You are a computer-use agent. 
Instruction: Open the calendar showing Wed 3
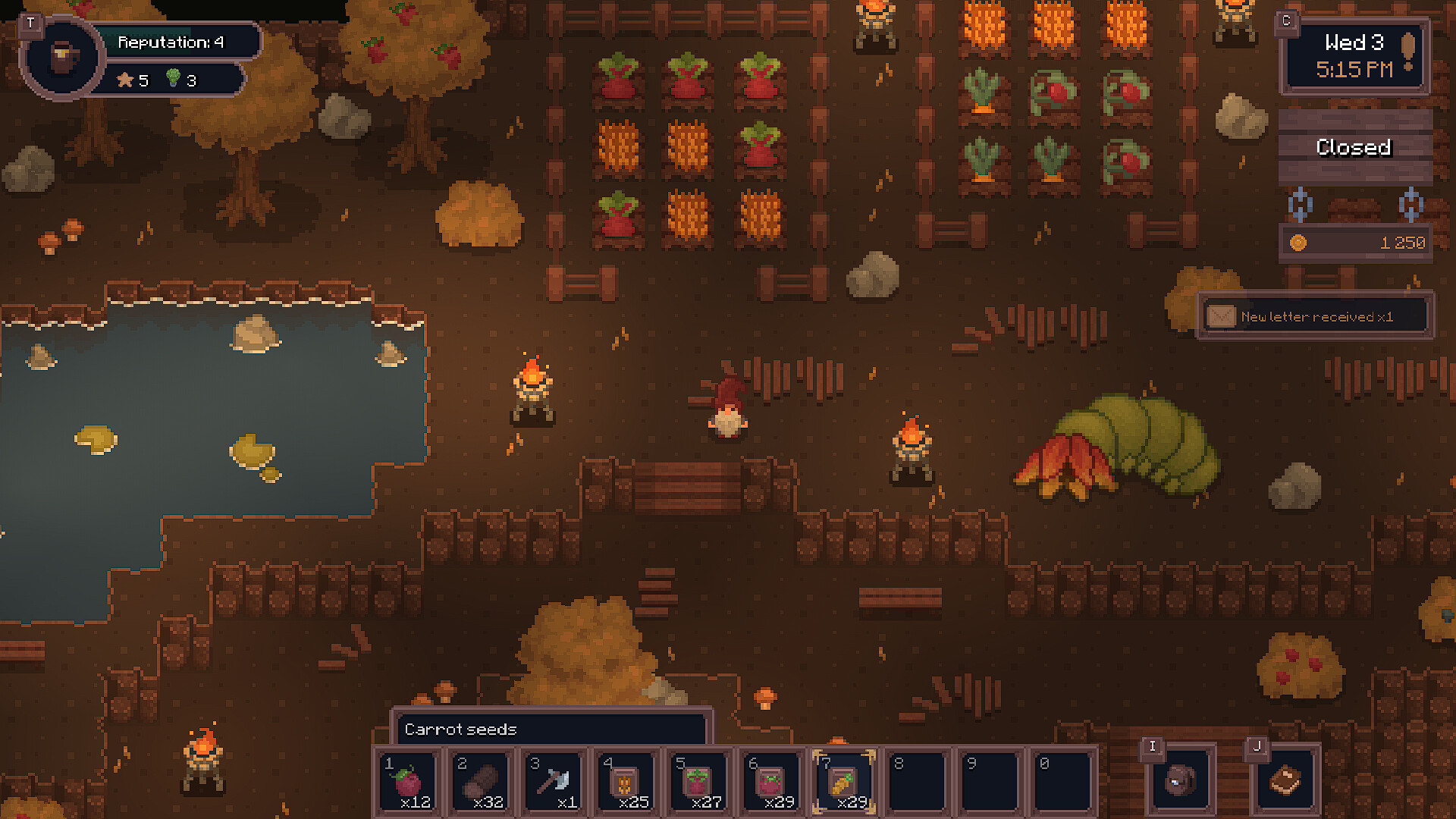(1354, 56)
